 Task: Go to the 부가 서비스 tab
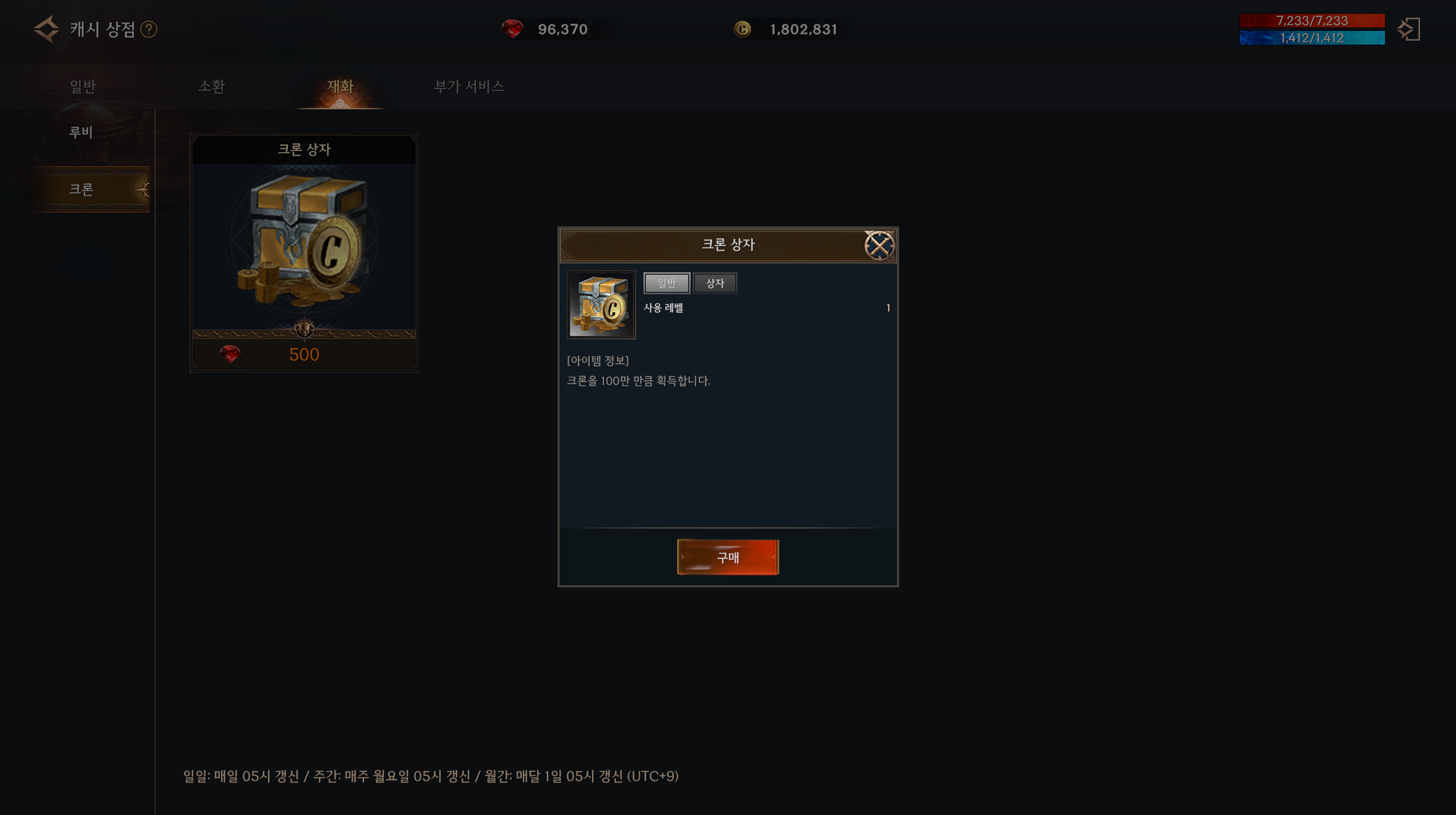469,86
